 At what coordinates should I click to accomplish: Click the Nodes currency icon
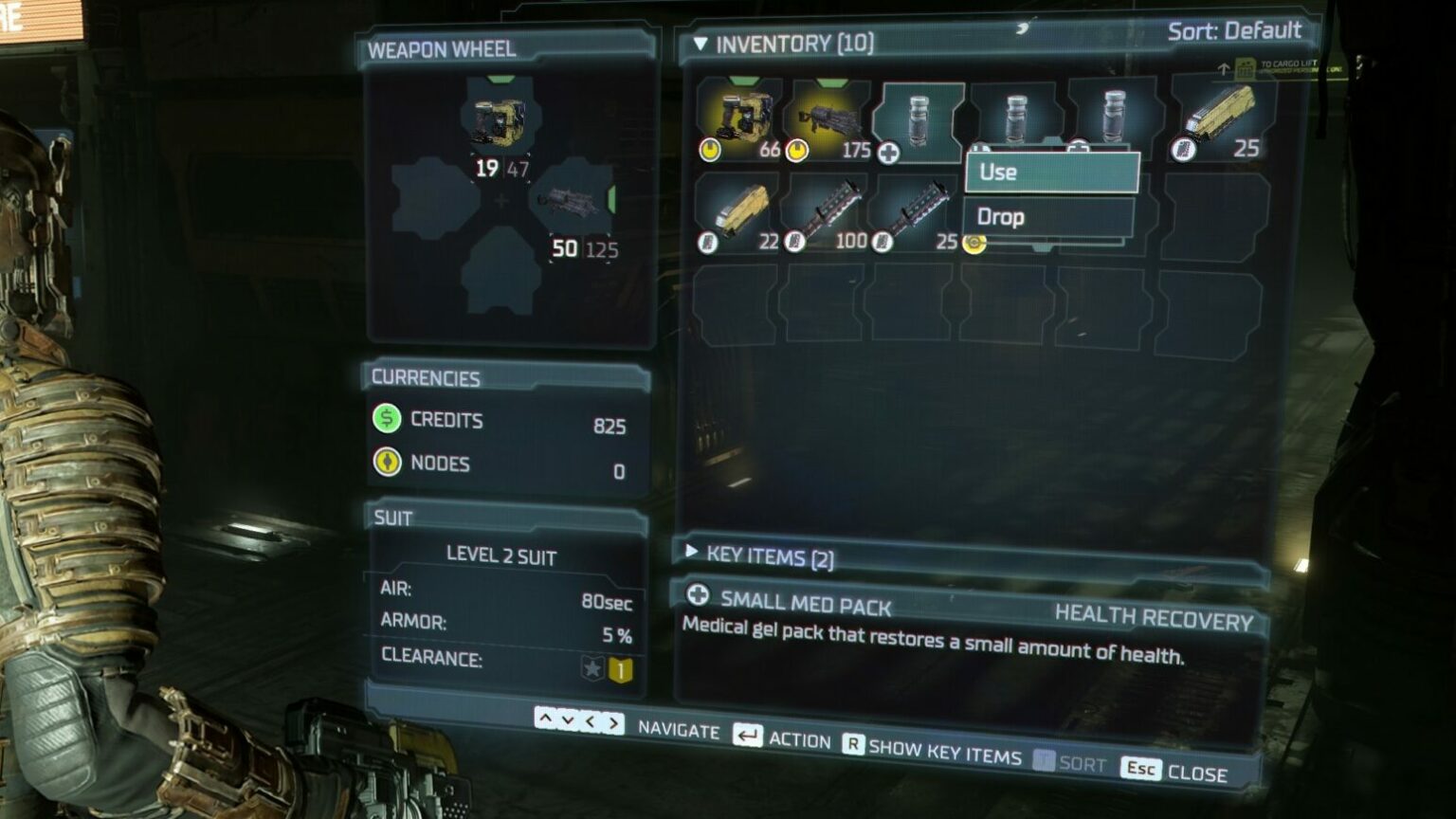[387, 464]
